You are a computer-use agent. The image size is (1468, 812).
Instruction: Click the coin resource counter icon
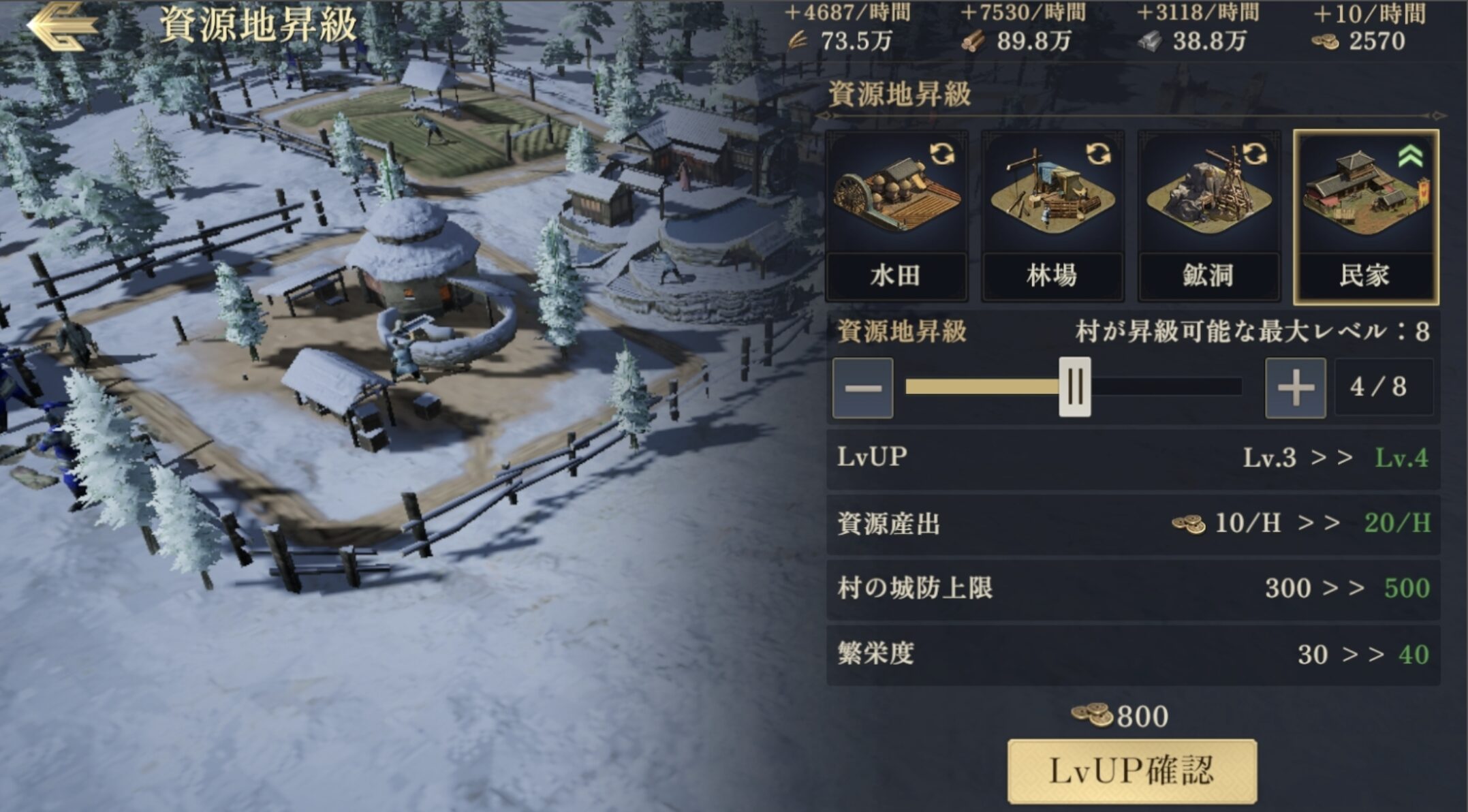[1326, 42]
